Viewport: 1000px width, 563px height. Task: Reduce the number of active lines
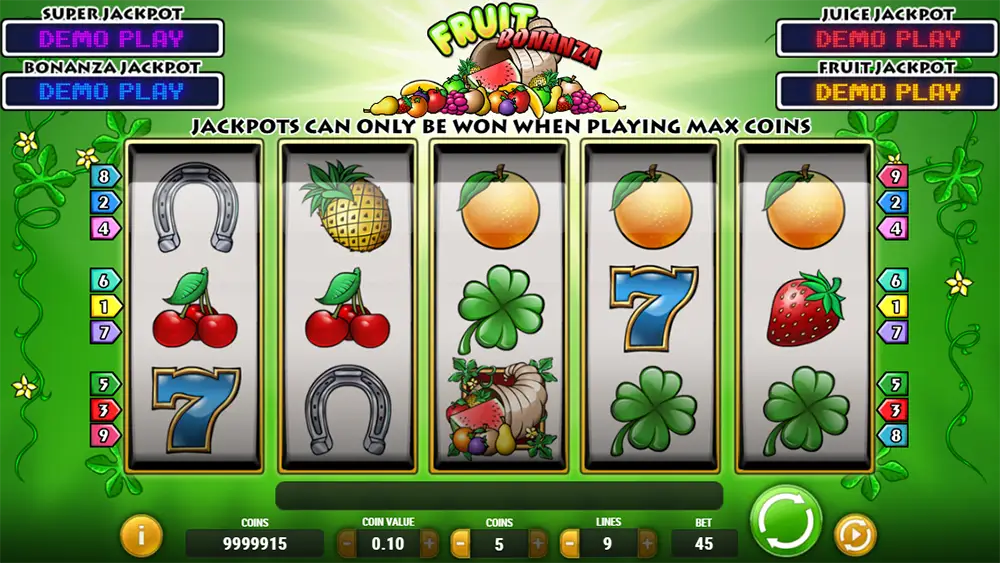pyautogui.click(x=569, y=543)
